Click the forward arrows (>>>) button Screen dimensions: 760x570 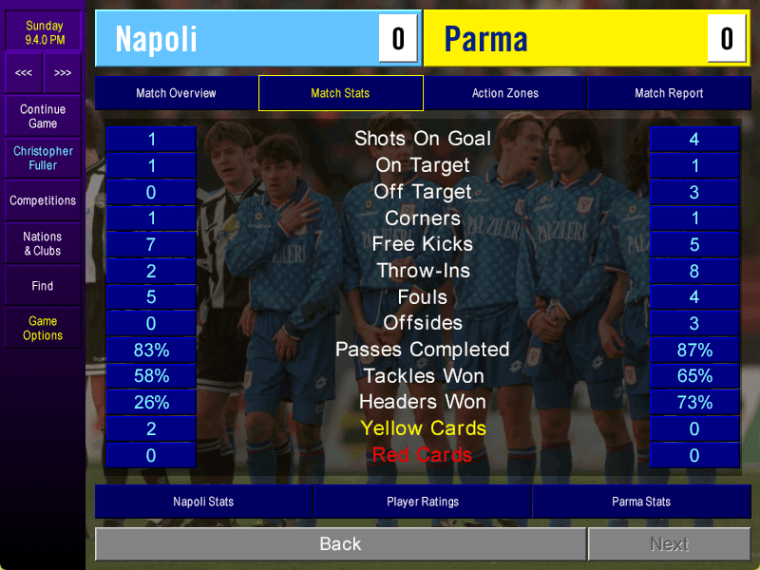(x=62, y=73)
